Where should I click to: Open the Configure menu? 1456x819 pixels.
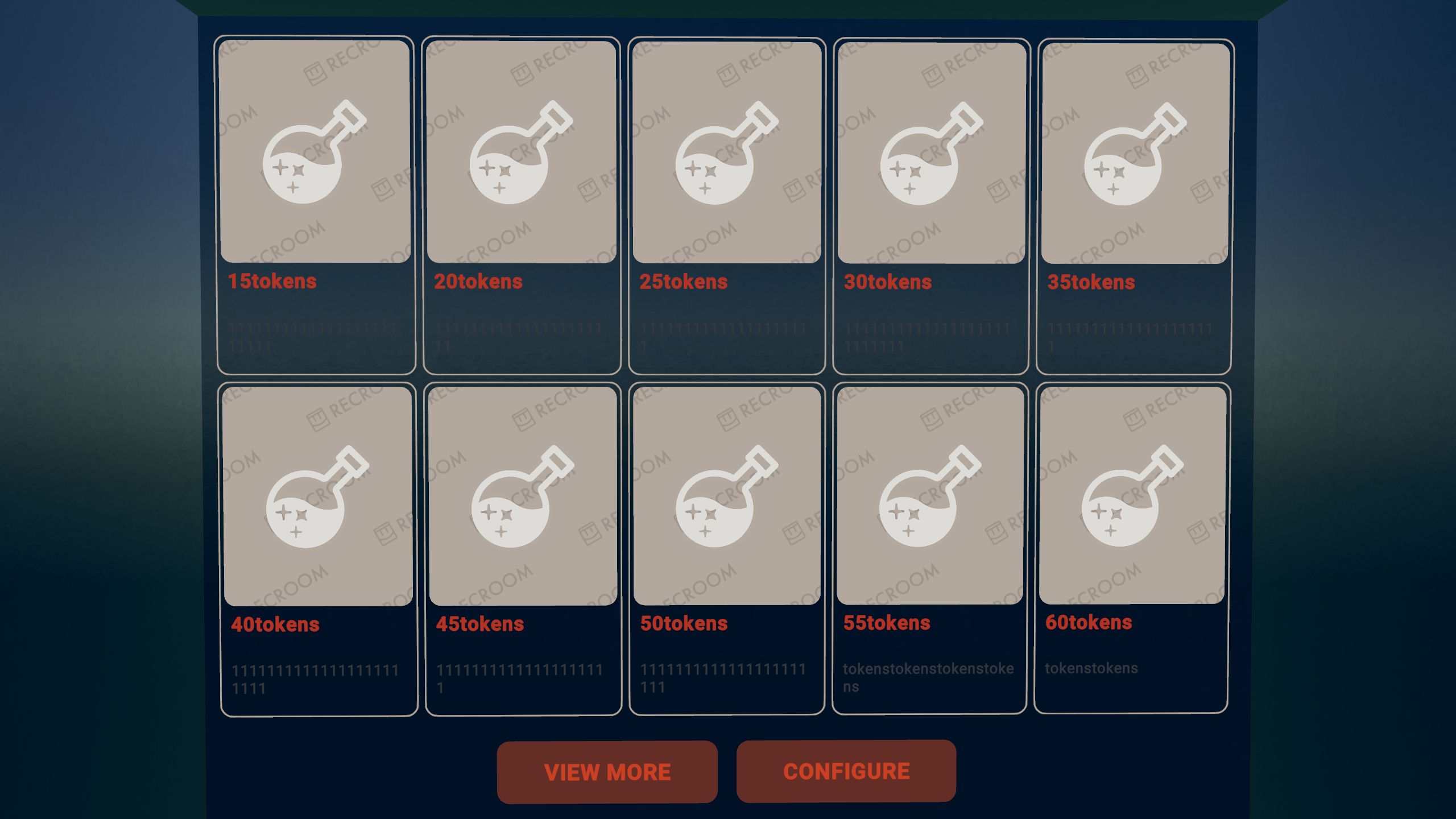[x=846, y=771]
